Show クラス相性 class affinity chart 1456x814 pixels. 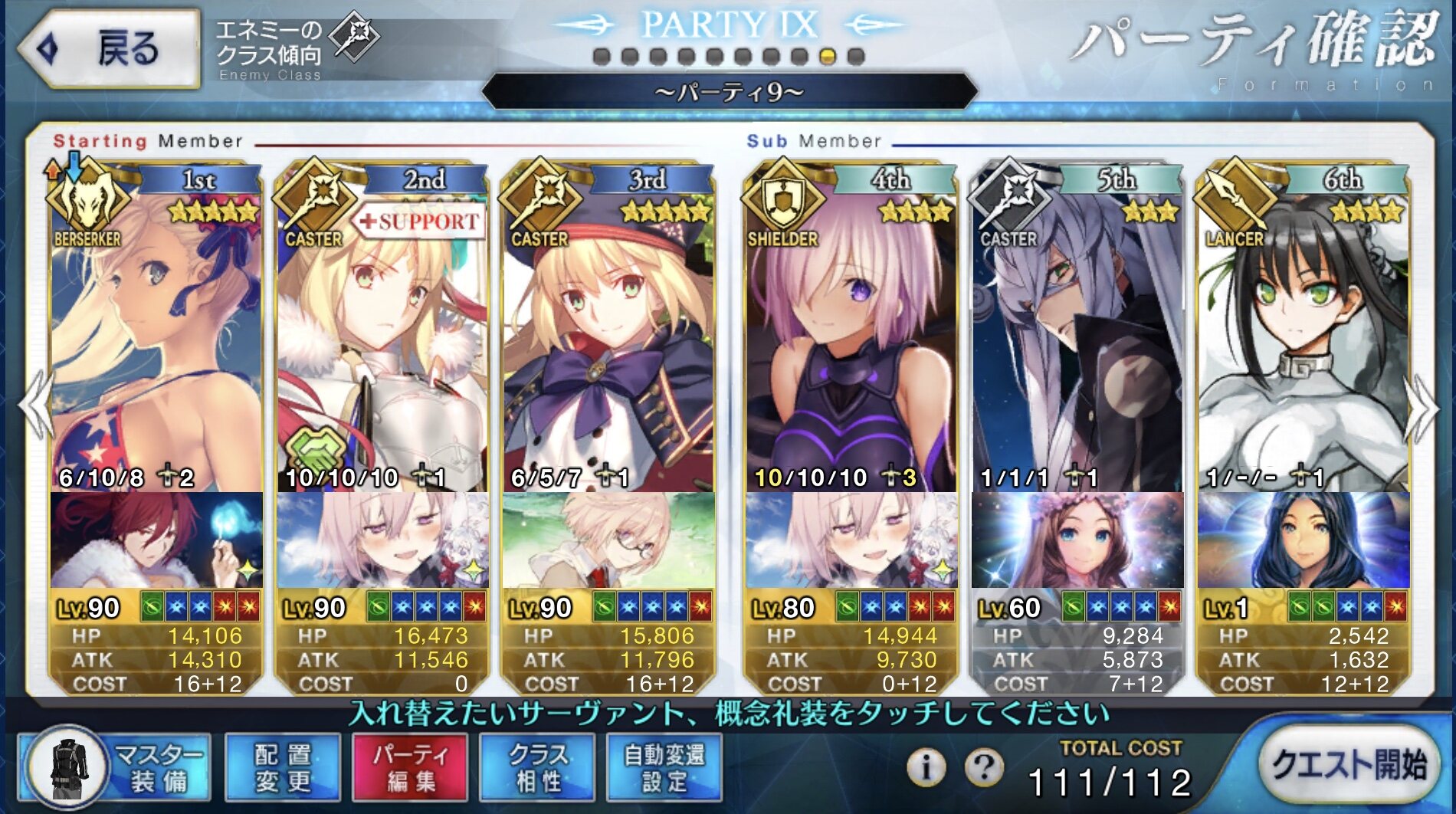tap(536, 767)
